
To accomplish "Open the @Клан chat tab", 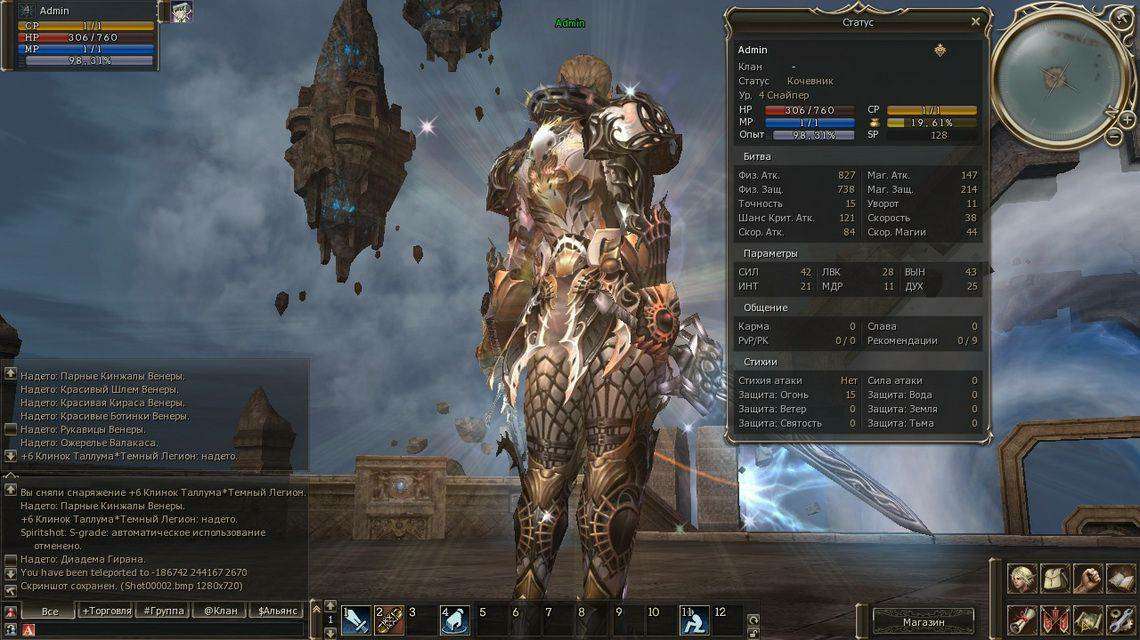I will pyautogui.click(x=220, y=610).
